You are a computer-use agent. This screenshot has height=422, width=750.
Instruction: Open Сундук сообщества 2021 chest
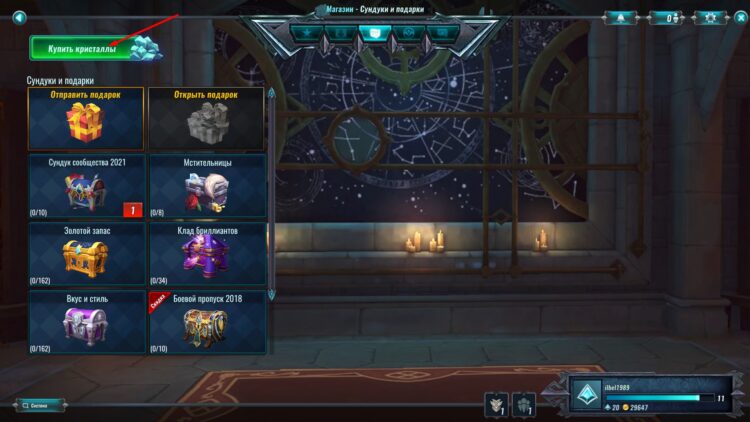coord(86,185)
